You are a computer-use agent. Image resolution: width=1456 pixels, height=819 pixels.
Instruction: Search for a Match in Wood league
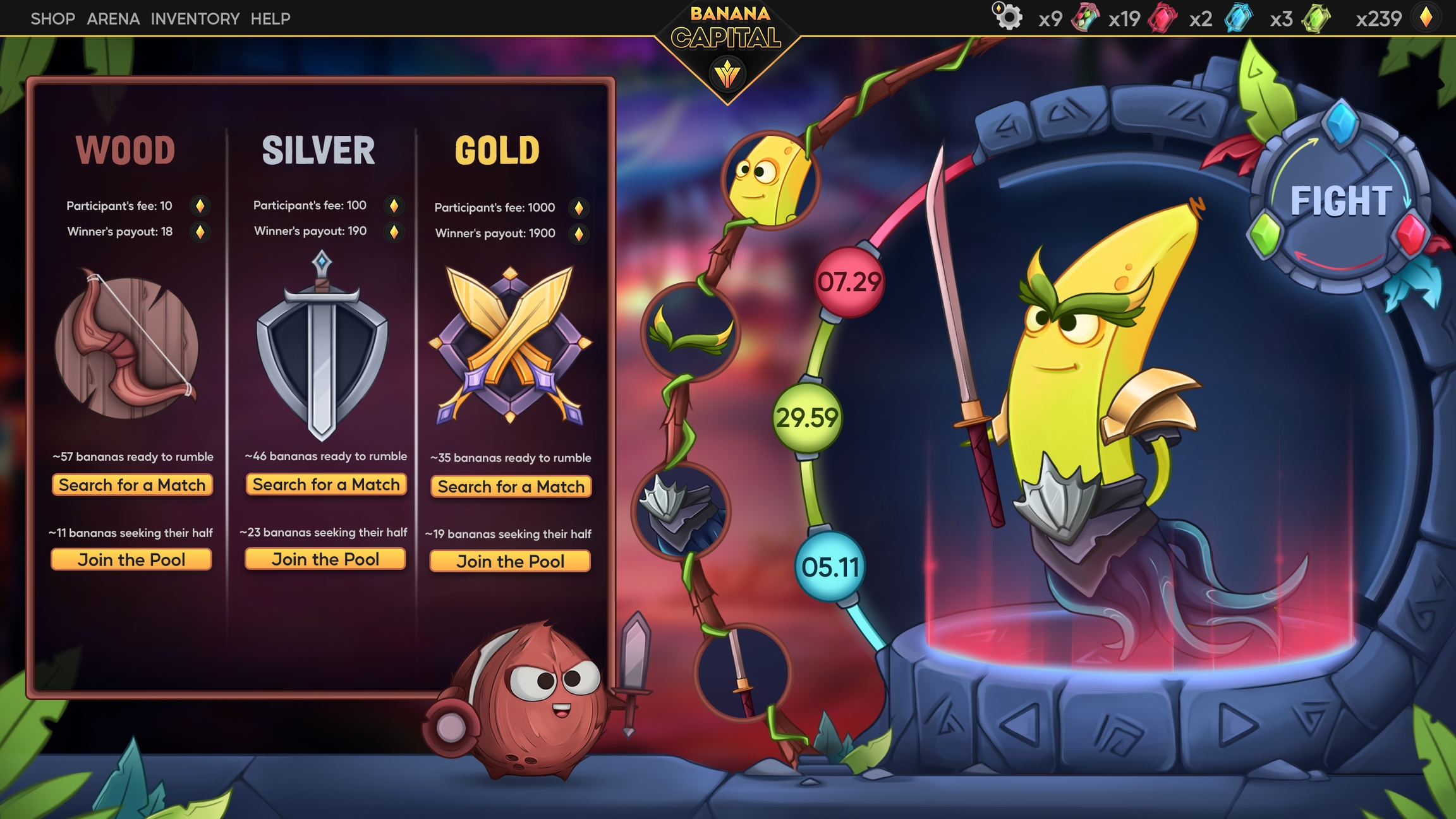(x=132, y=485)
